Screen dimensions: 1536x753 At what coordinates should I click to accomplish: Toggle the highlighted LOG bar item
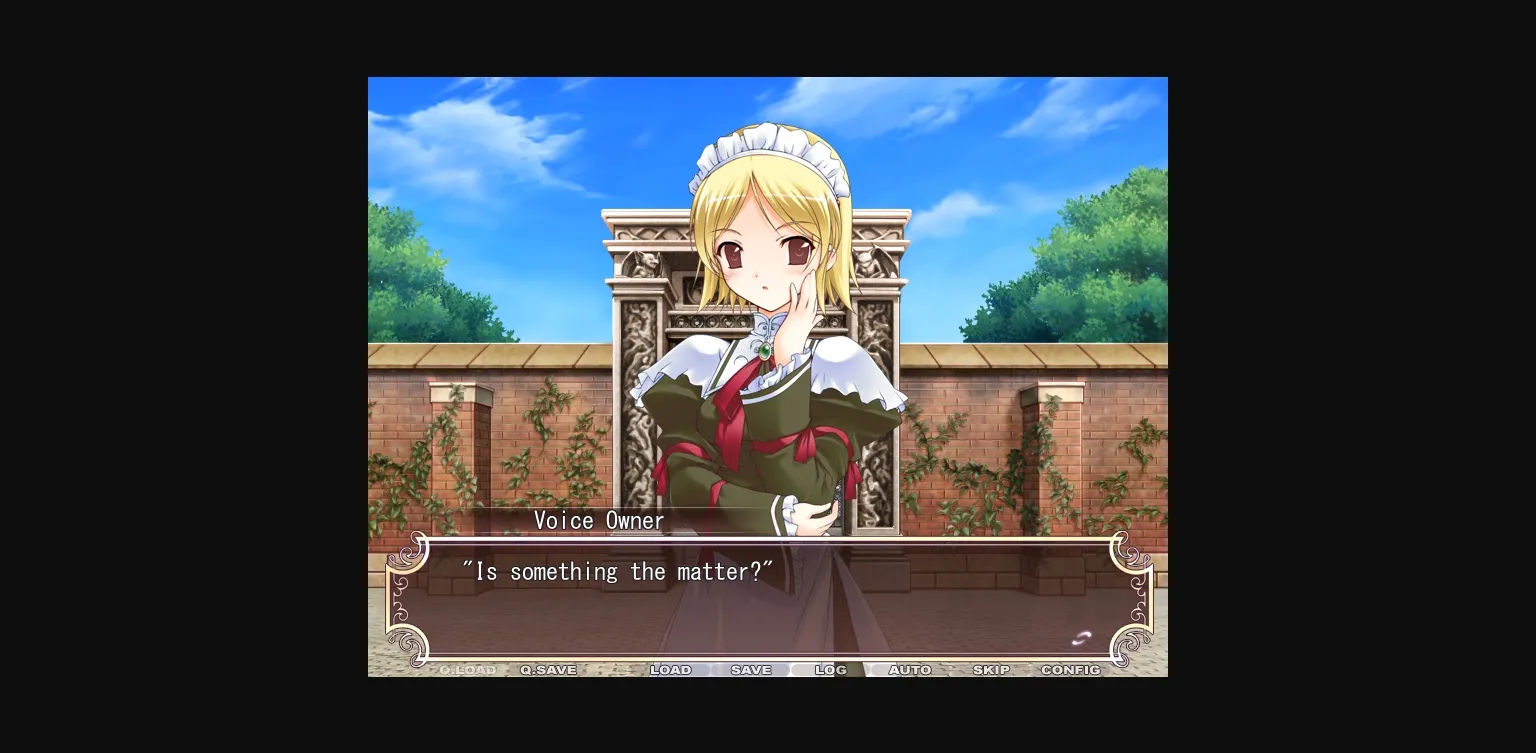tap(830, 670)
